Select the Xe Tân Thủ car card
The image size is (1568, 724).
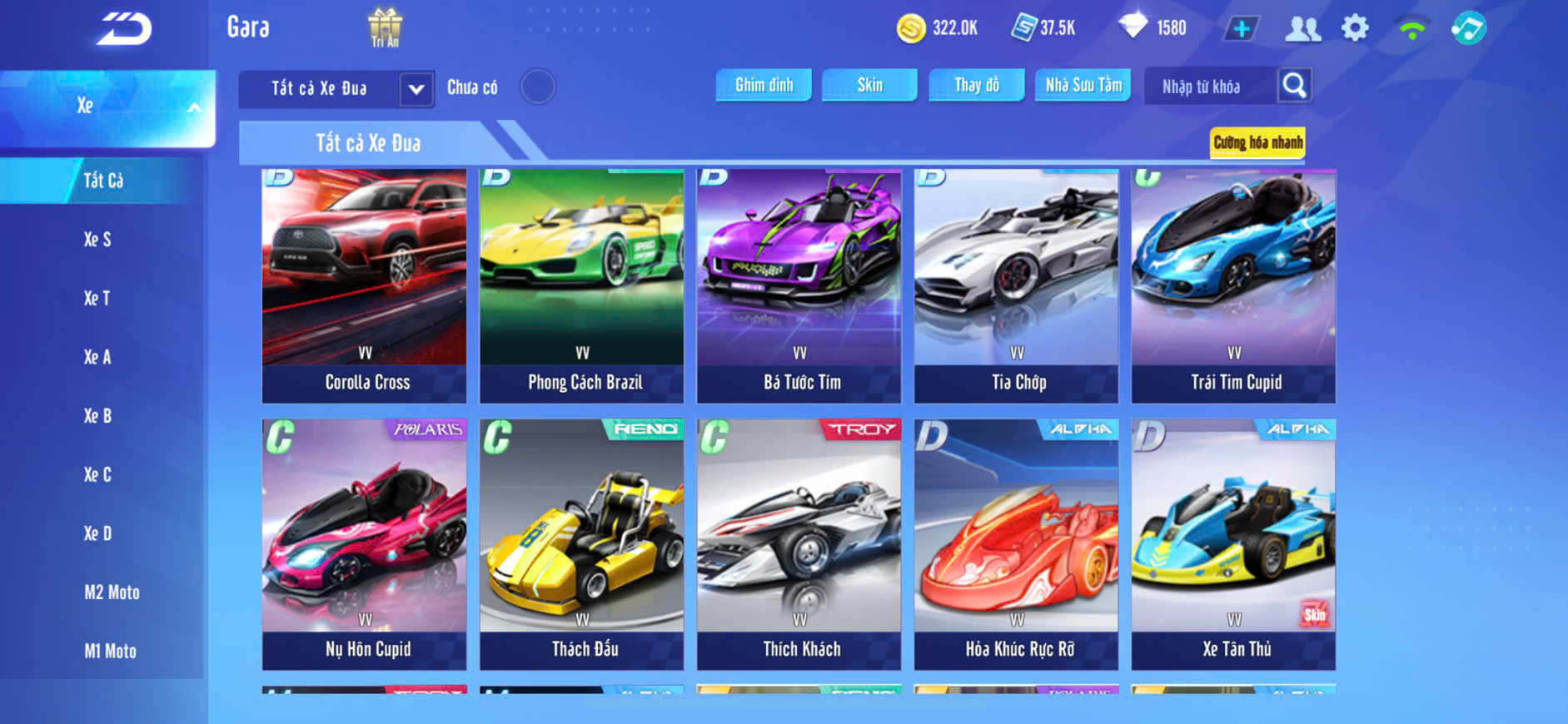[x=1234, y=544]
